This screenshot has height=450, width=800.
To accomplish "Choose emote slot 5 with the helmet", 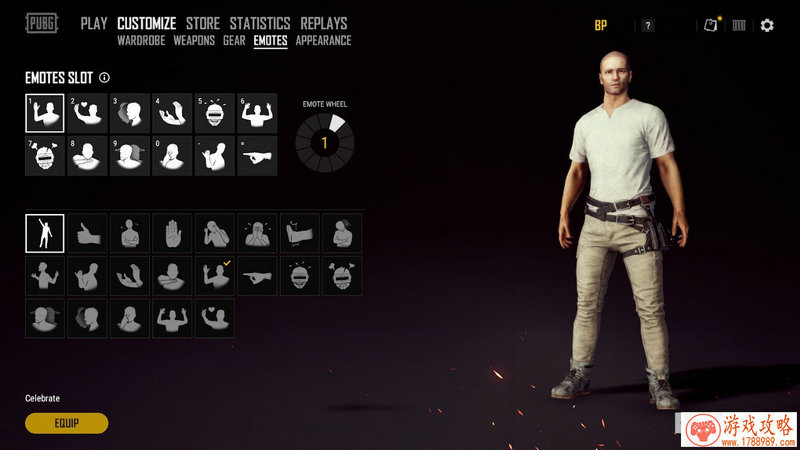I will point(215,113).
